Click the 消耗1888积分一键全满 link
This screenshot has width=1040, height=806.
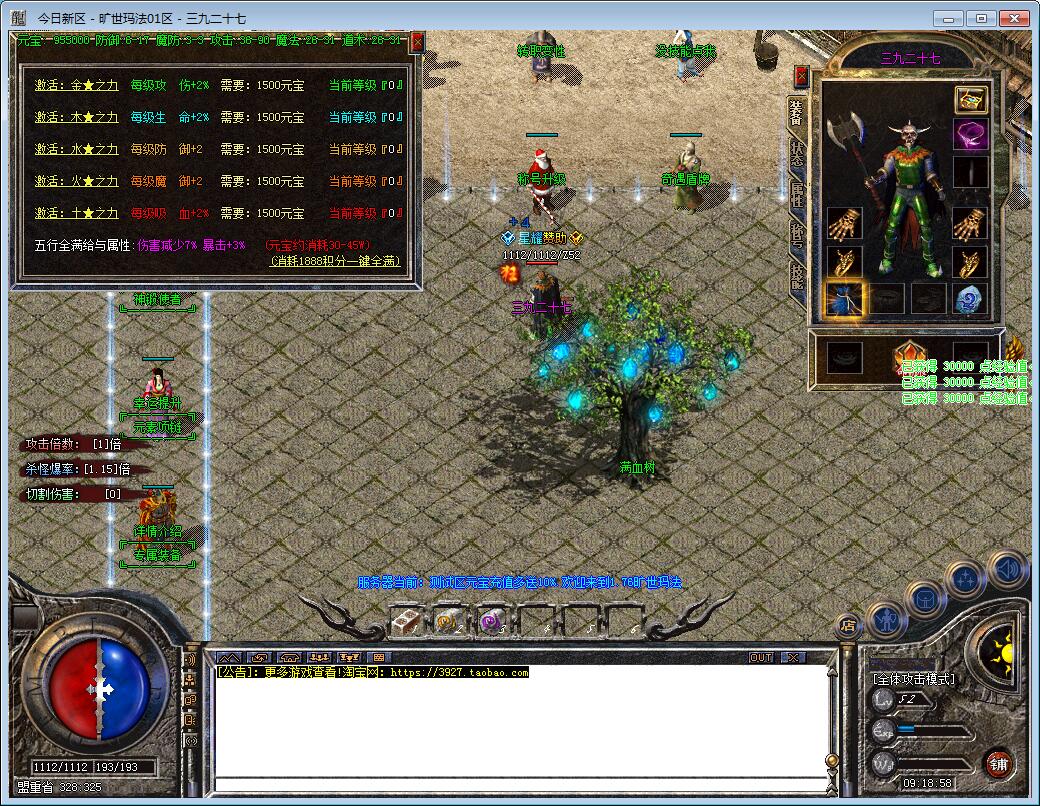coord(335,260)
